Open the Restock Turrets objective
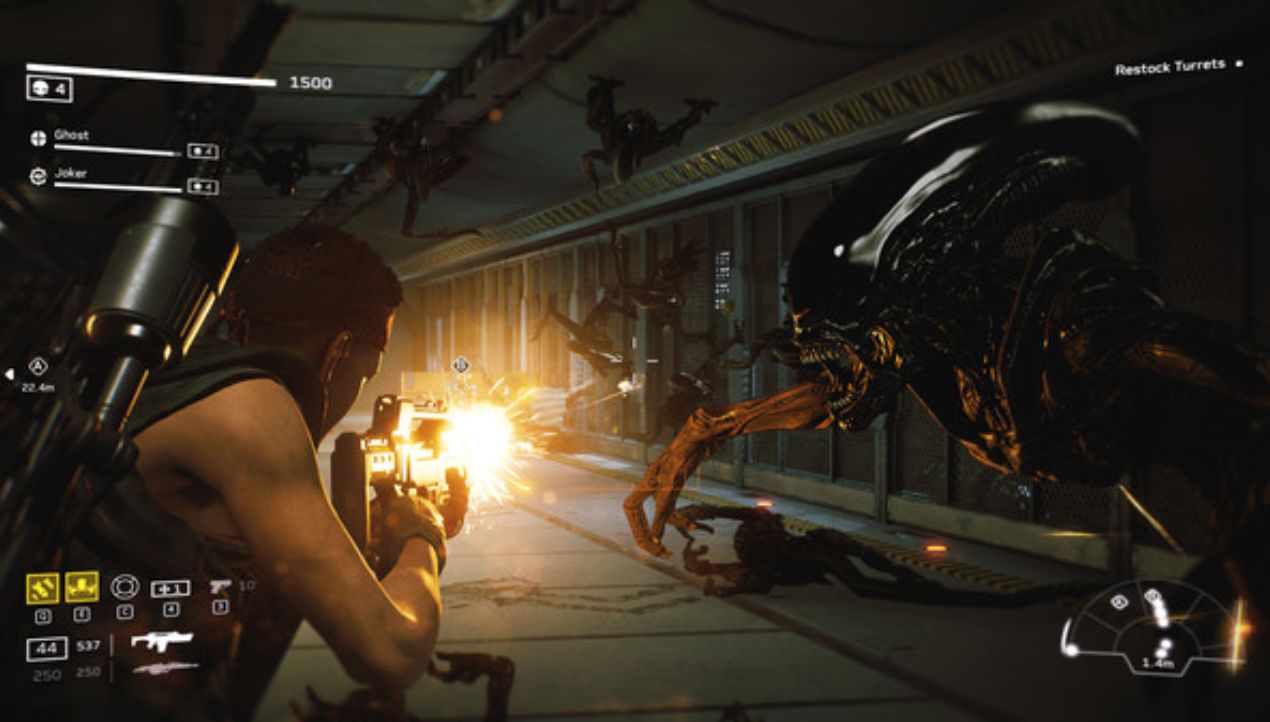Screen dimensions: 1270x722 (1170, 67)
